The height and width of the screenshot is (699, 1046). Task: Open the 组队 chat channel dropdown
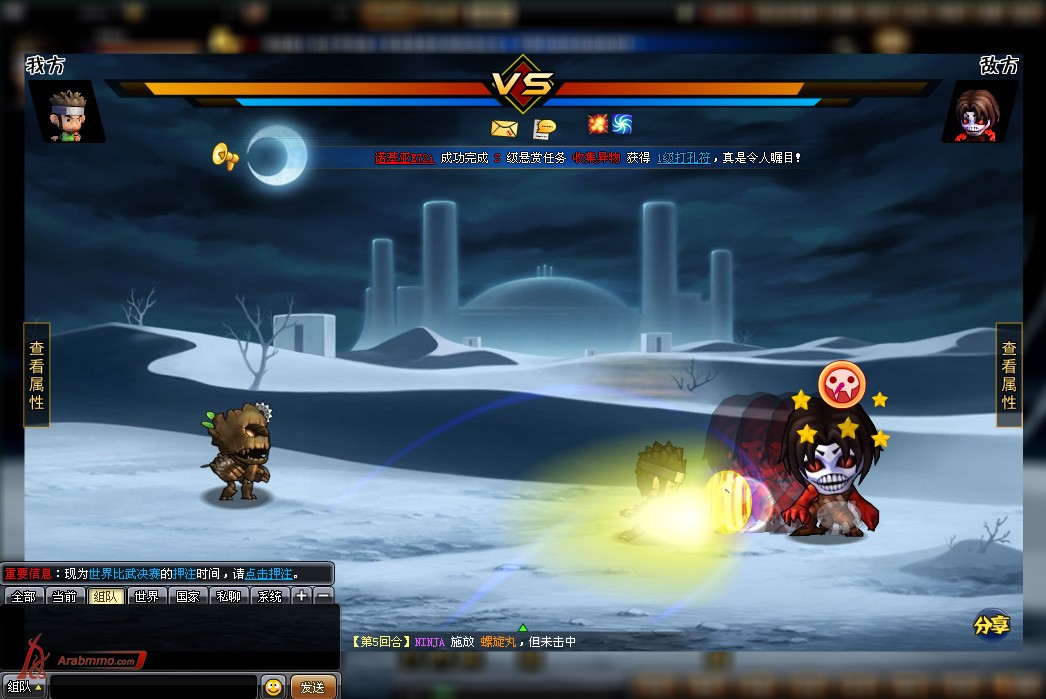click(x=24, y=687)
